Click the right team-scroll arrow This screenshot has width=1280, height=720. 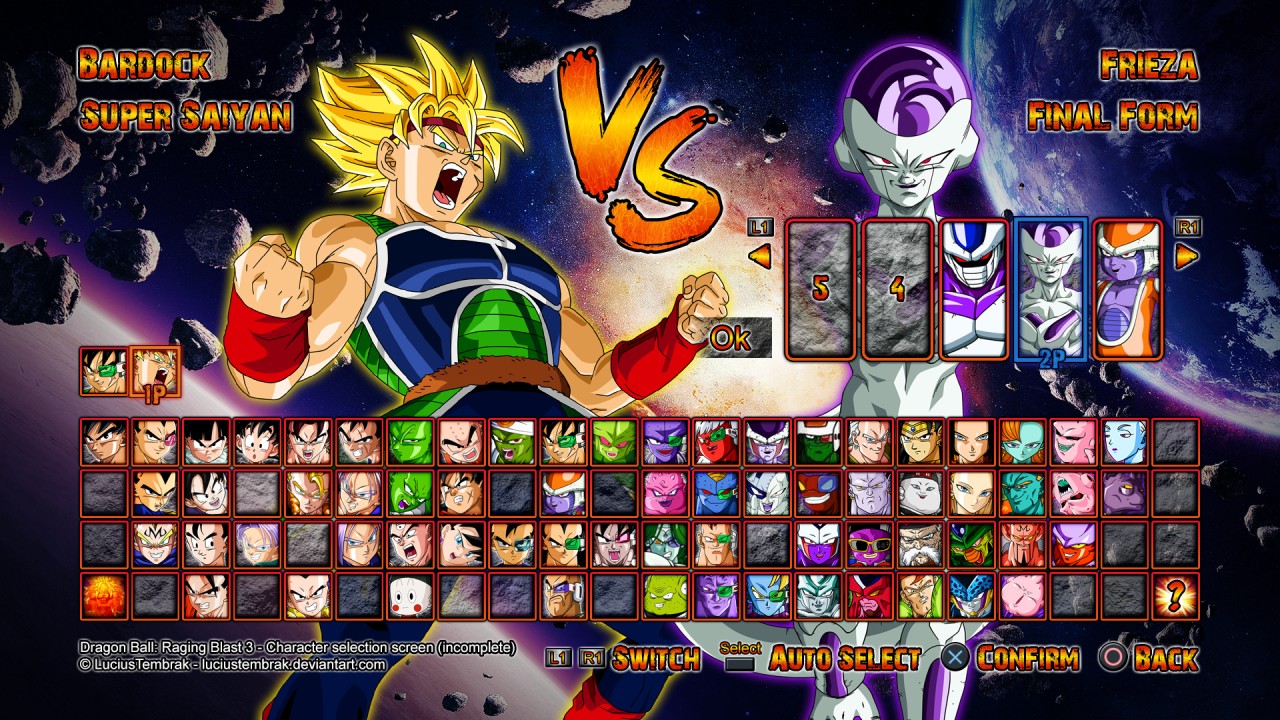coord(1187,257)
